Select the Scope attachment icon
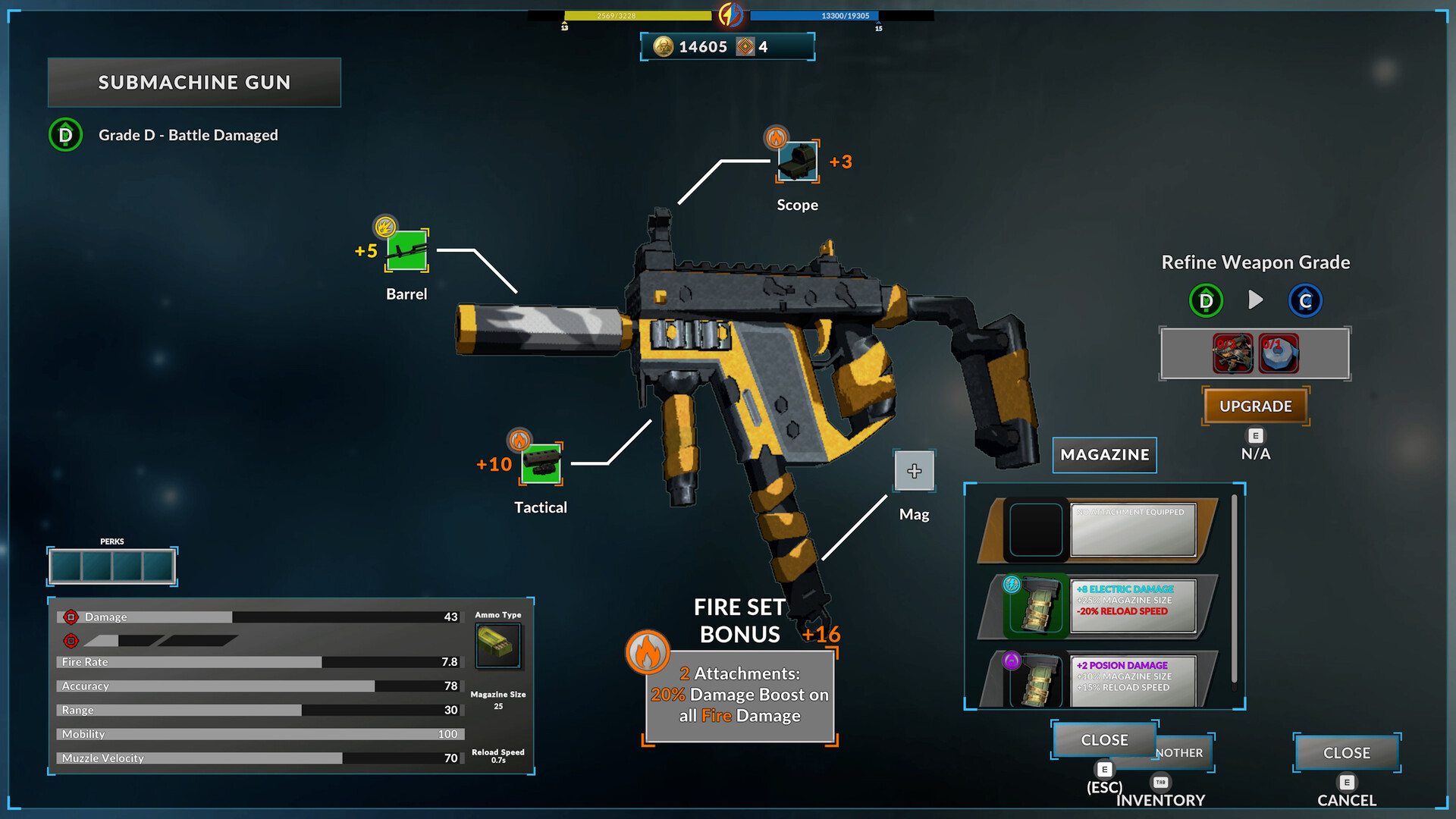The width and height of the screenshot is (1456, 819). click(x=797, y=162)
